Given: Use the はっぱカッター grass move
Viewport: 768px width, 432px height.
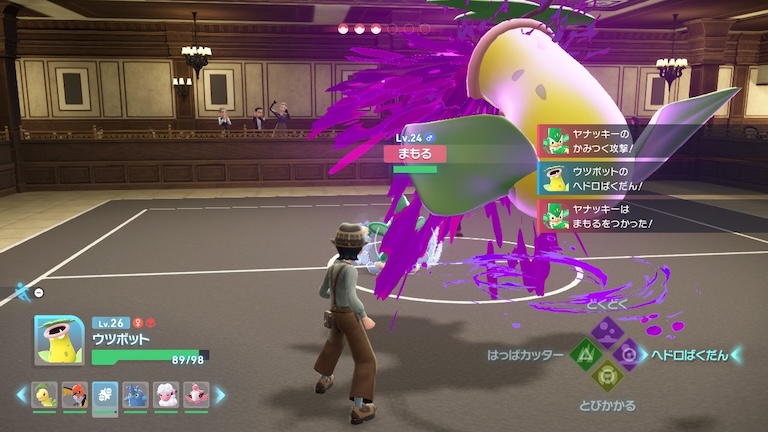Looking at the screenshot, I should (585, 354).
